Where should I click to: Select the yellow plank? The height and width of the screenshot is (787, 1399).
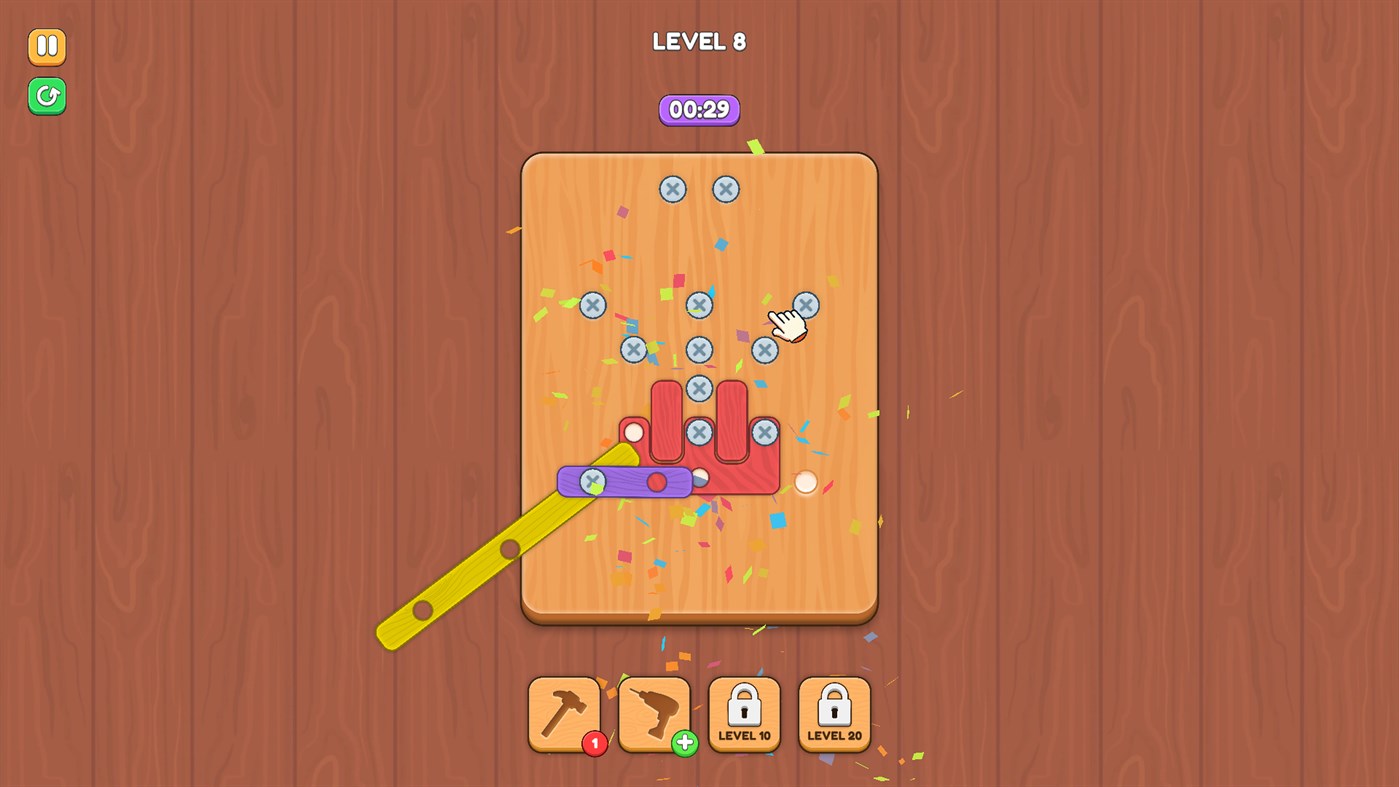point(470,575)
